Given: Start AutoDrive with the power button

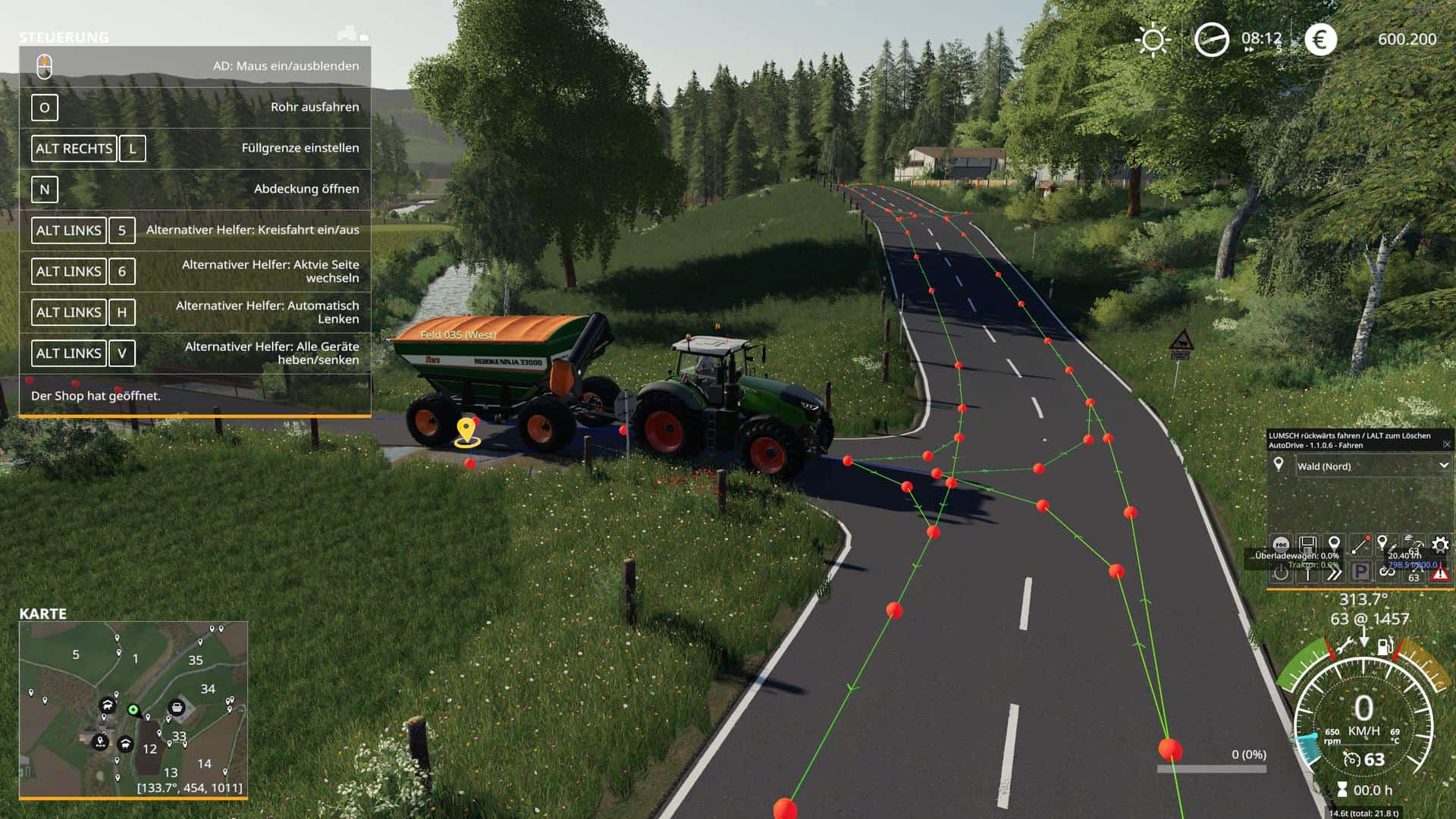Looking at the screenshot, I should [1281, 573].
